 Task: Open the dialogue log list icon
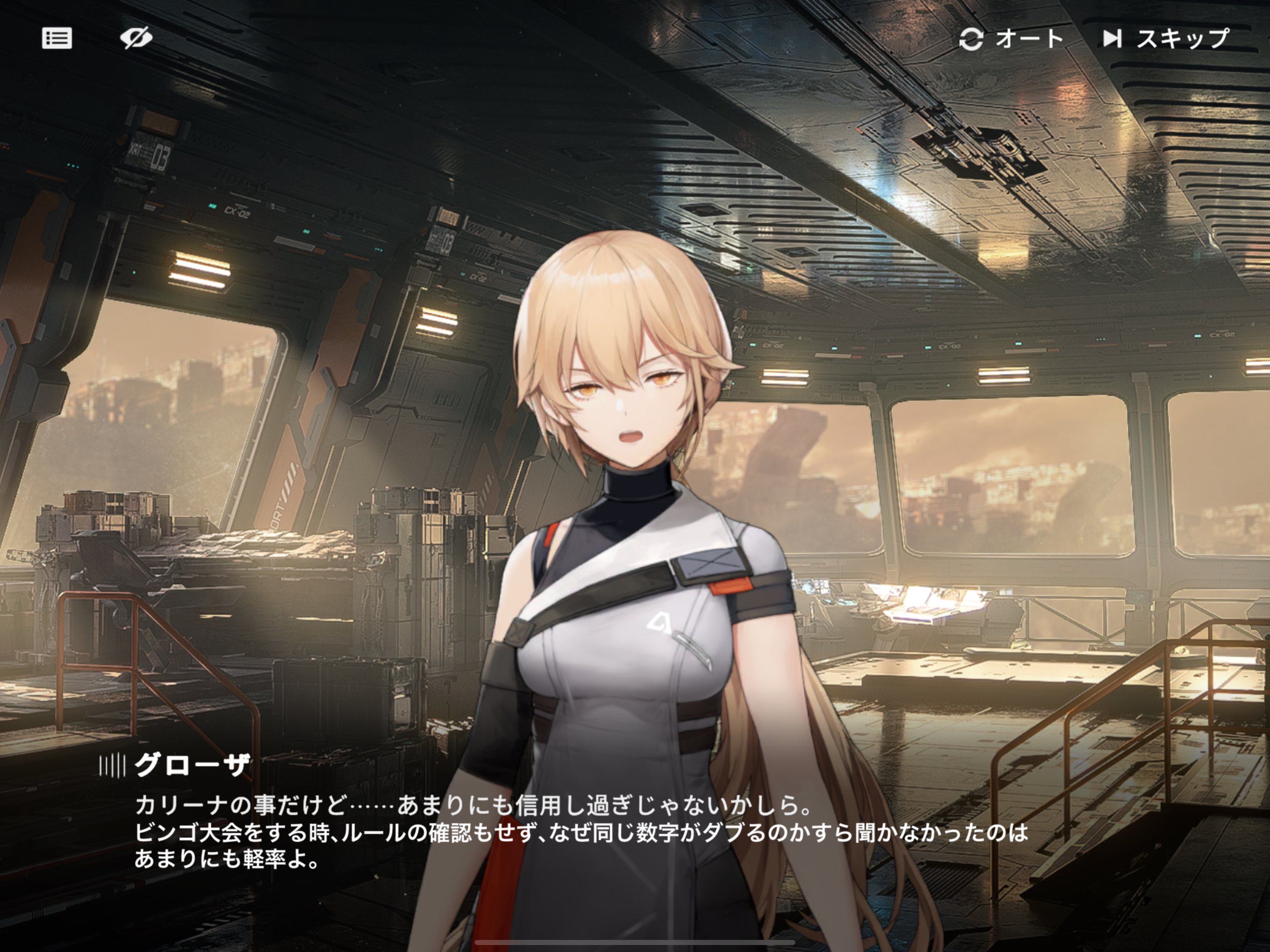57,39
